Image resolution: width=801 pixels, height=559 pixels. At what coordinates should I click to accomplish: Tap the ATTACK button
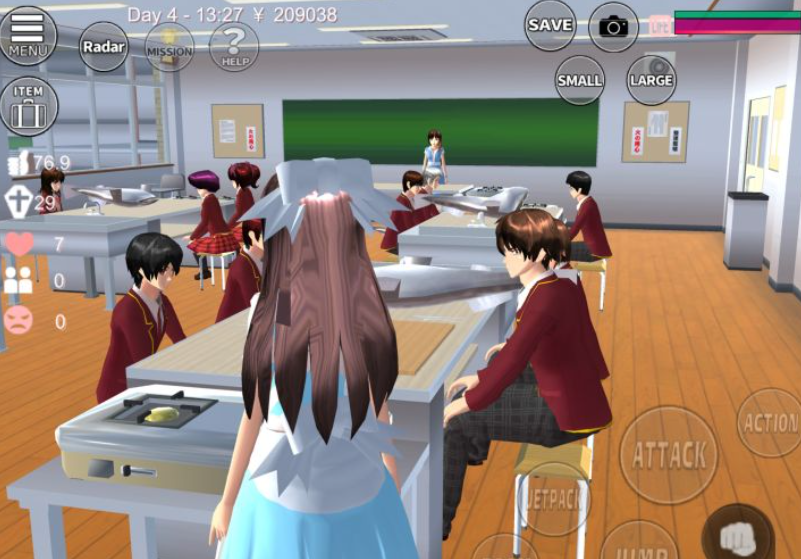click(x=669, y=455)
